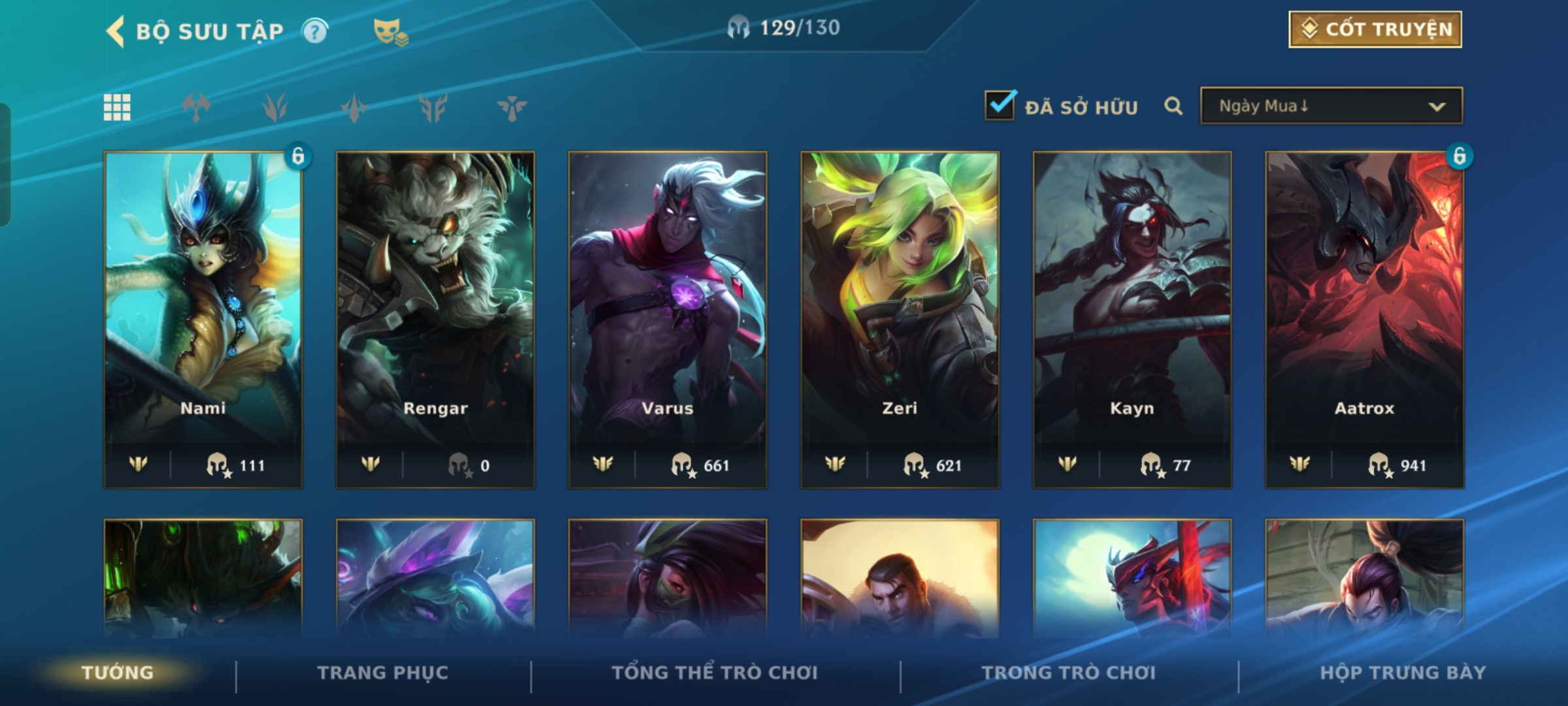Select the all-champions grid filter

coord(117,107)
